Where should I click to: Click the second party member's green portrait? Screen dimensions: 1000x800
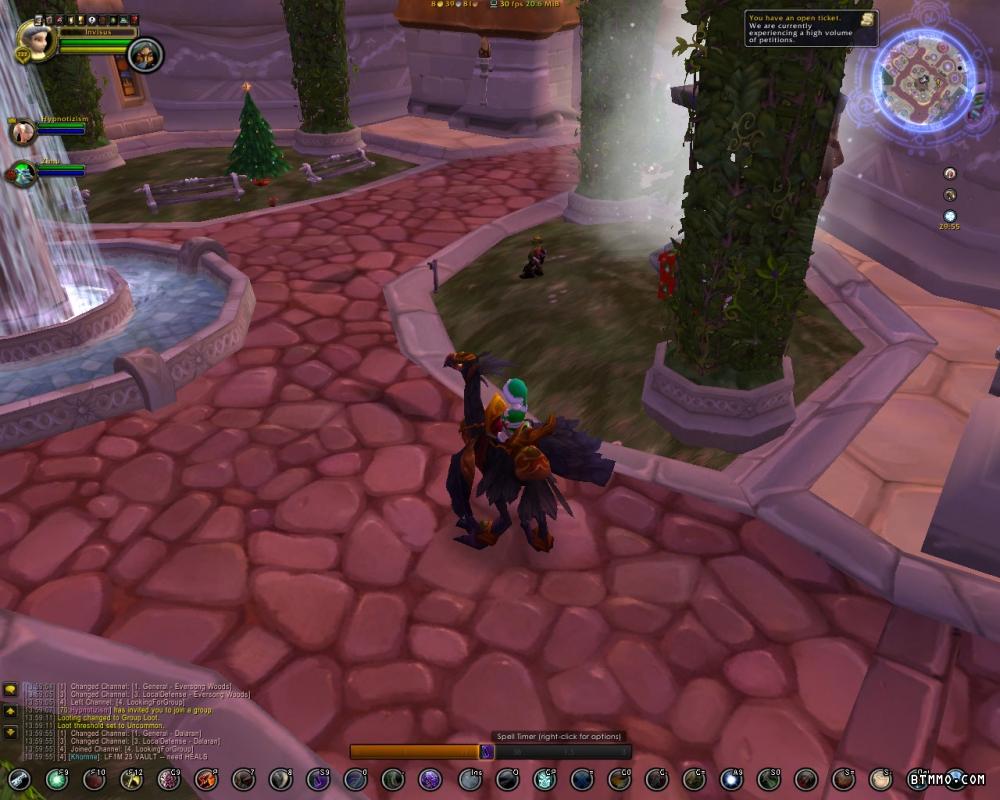(x=21, y=174)
